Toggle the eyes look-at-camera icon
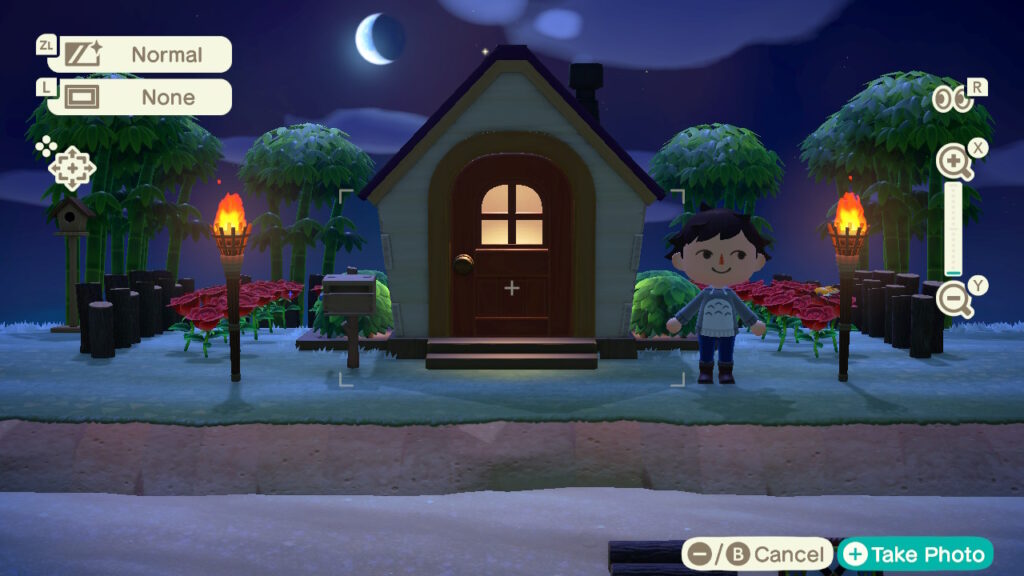The image size is (1024, 576). click(953, 99)
